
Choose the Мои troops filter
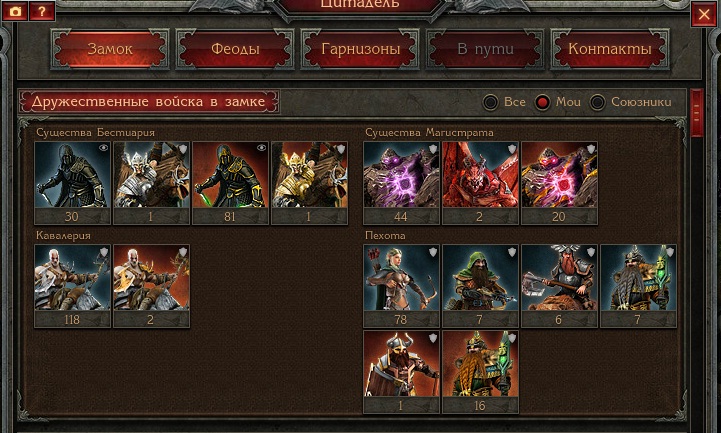[x=543, y=102]
